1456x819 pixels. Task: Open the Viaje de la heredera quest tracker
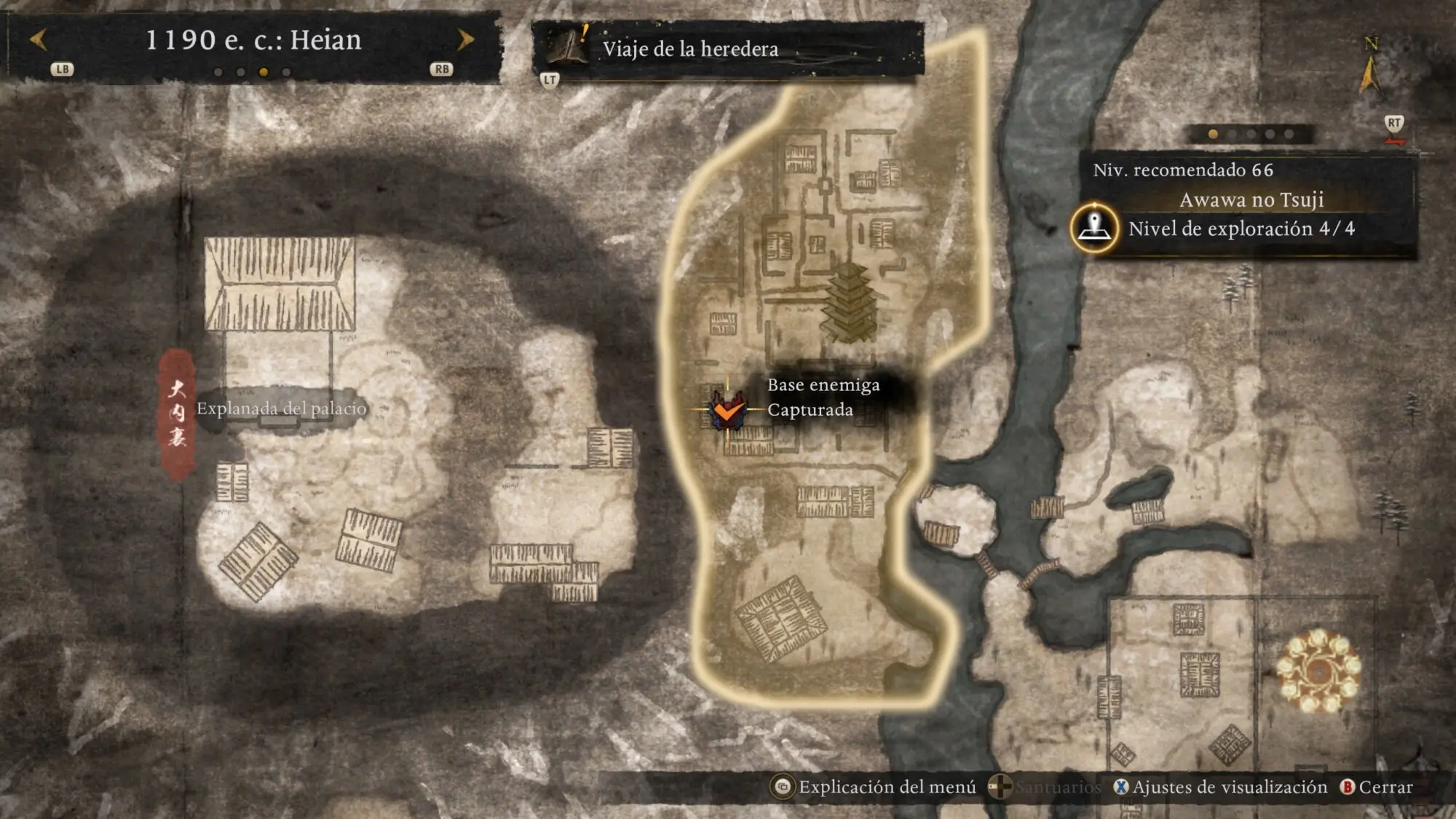coord(689,49)
